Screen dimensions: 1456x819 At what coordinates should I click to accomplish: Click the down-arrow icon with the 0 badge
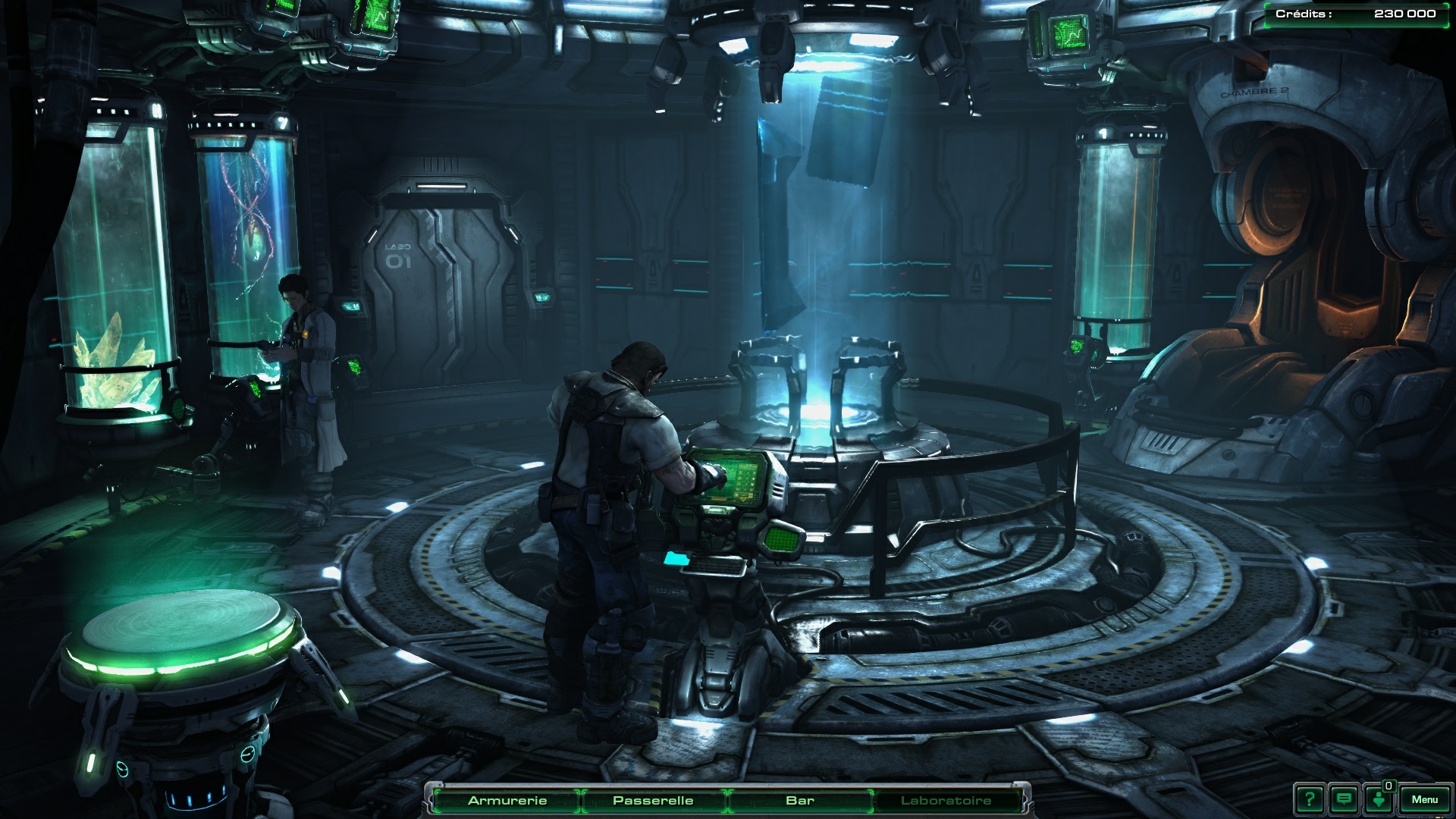coord(1379,799)
